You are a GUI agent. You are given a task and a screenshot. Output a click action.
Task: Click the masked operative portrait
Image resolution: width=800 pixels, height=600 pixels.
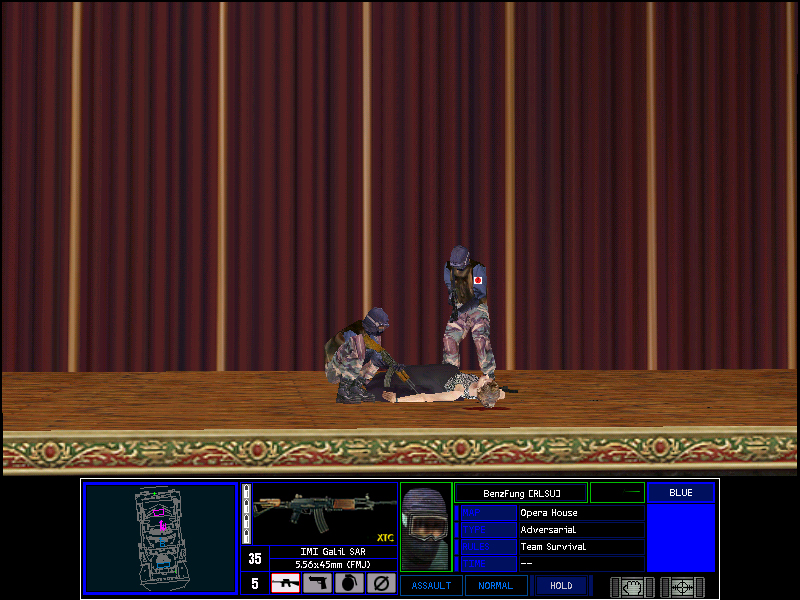click(x=426, y=528)
